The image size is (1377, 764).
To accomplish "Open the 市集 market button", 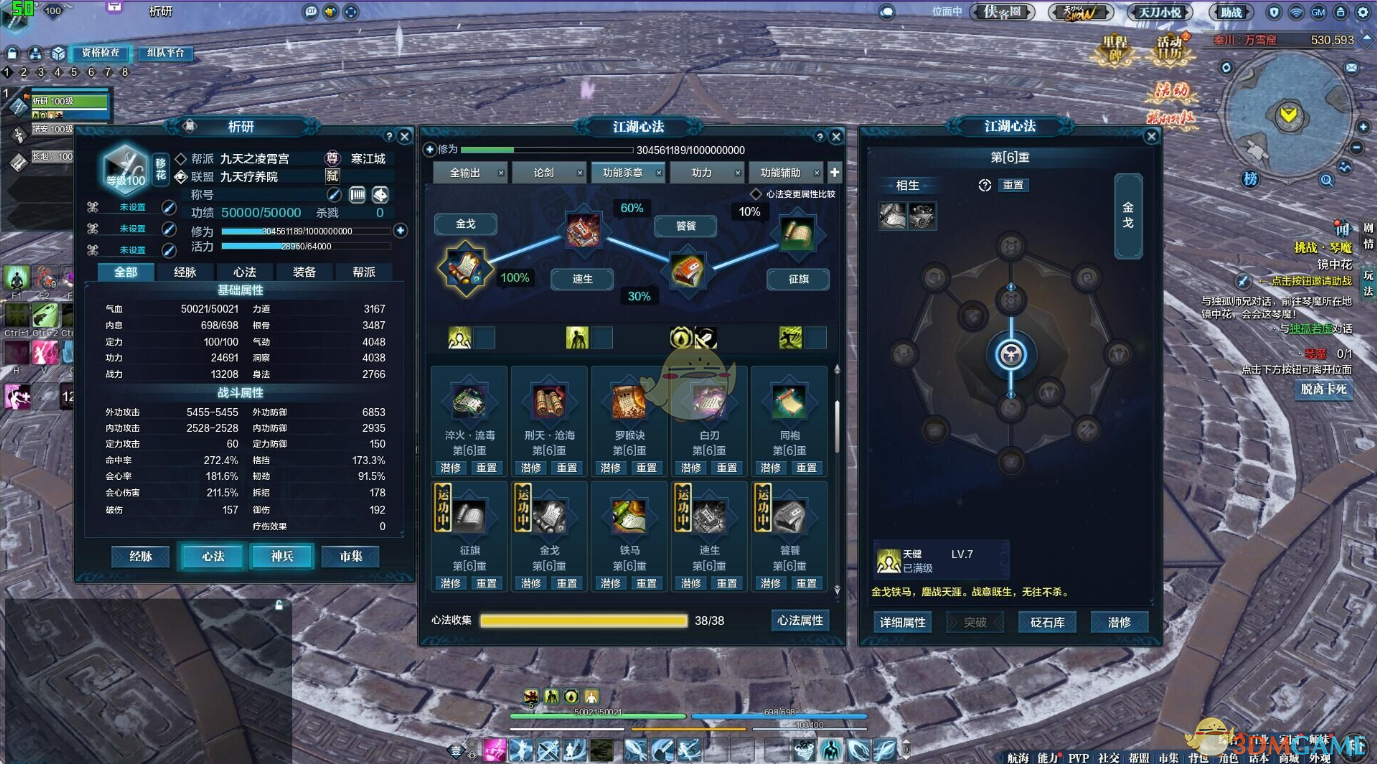I will [x=350, y=556].
